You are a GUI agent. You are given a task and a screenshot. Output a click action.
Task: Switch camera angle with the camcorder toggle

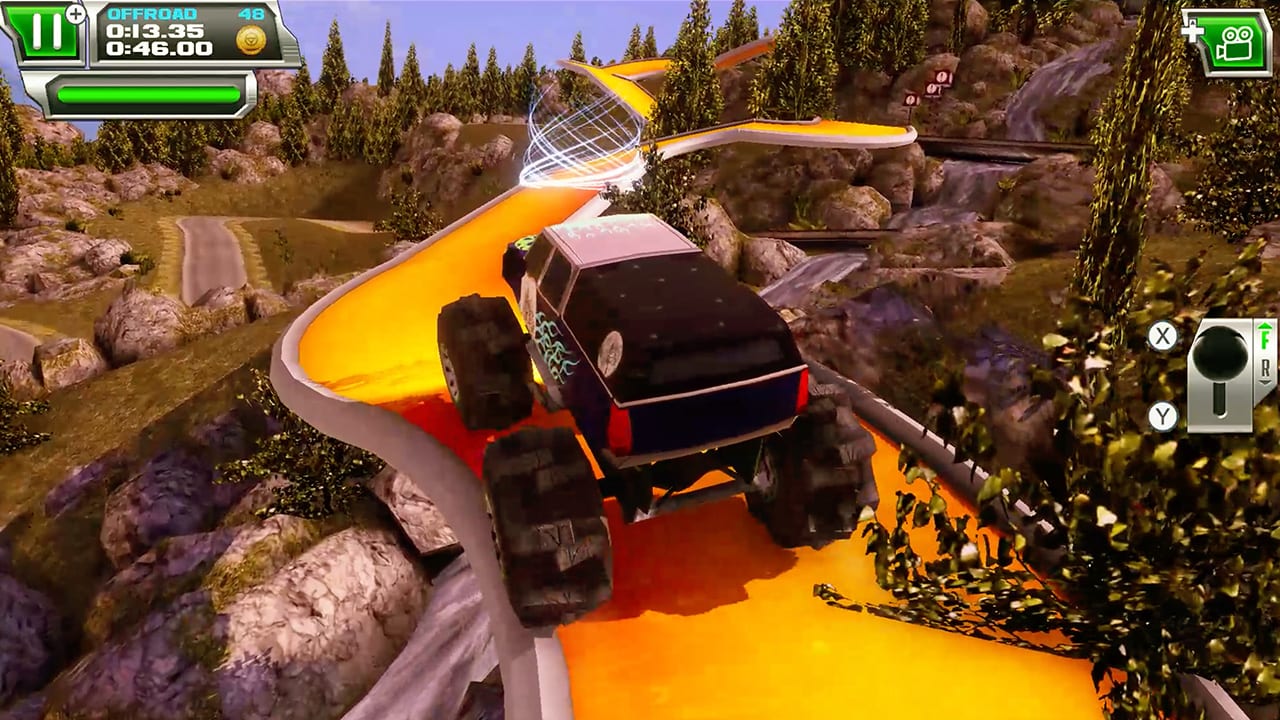pos(1236,44)
